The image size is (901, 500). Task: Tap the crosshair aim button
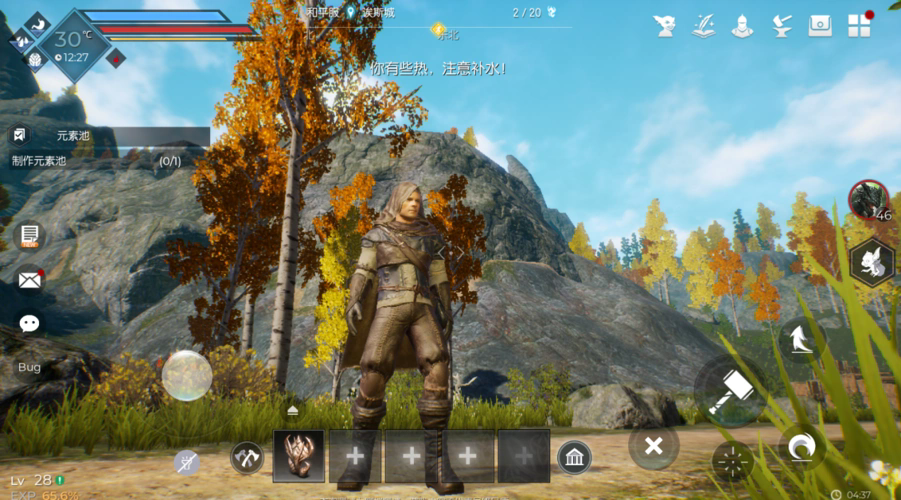[733, 461]
